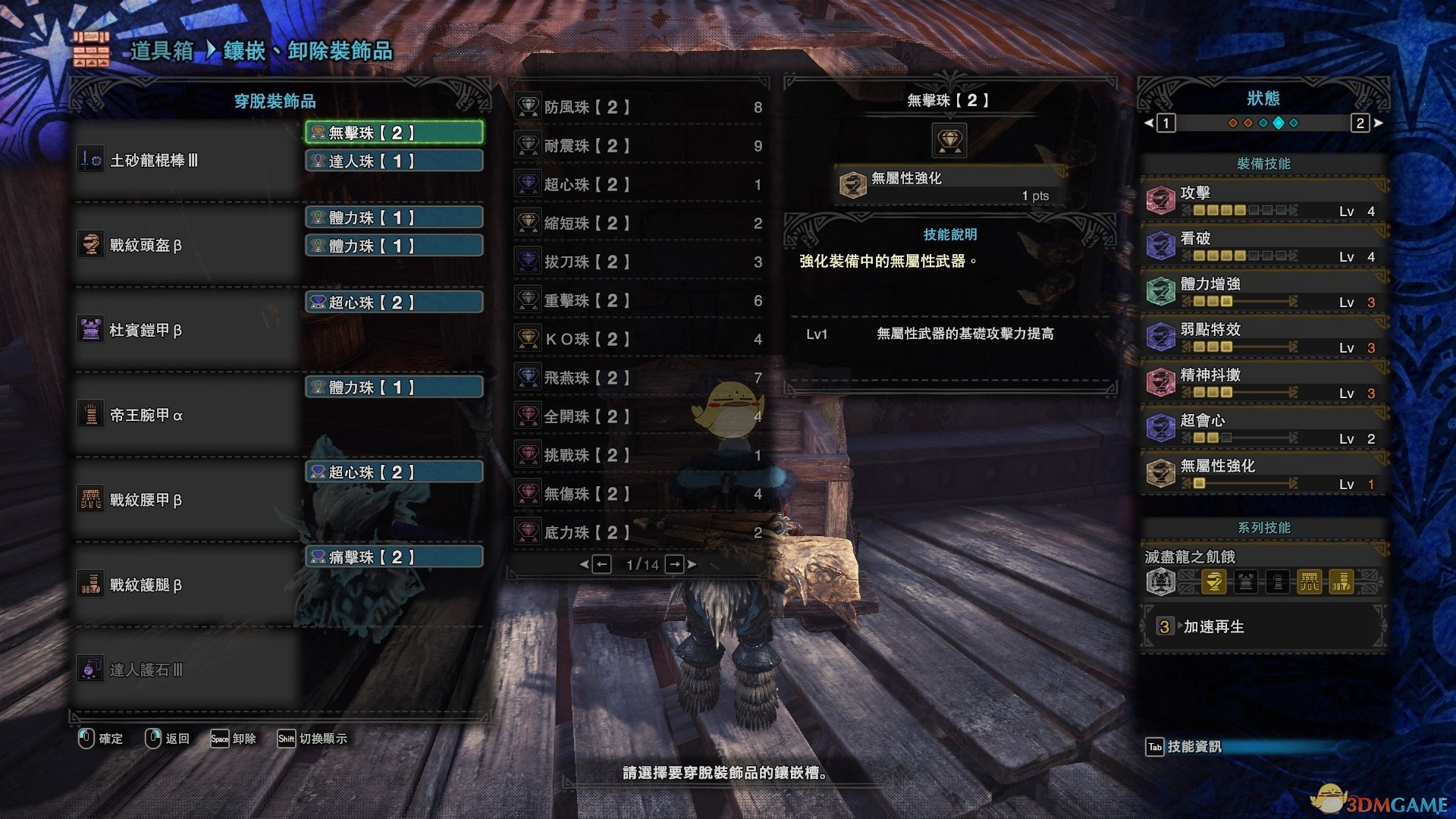Select the 達人珠【1】 decoration slot
This screenshot has height=819, width=1456.
tap(394, 161)
